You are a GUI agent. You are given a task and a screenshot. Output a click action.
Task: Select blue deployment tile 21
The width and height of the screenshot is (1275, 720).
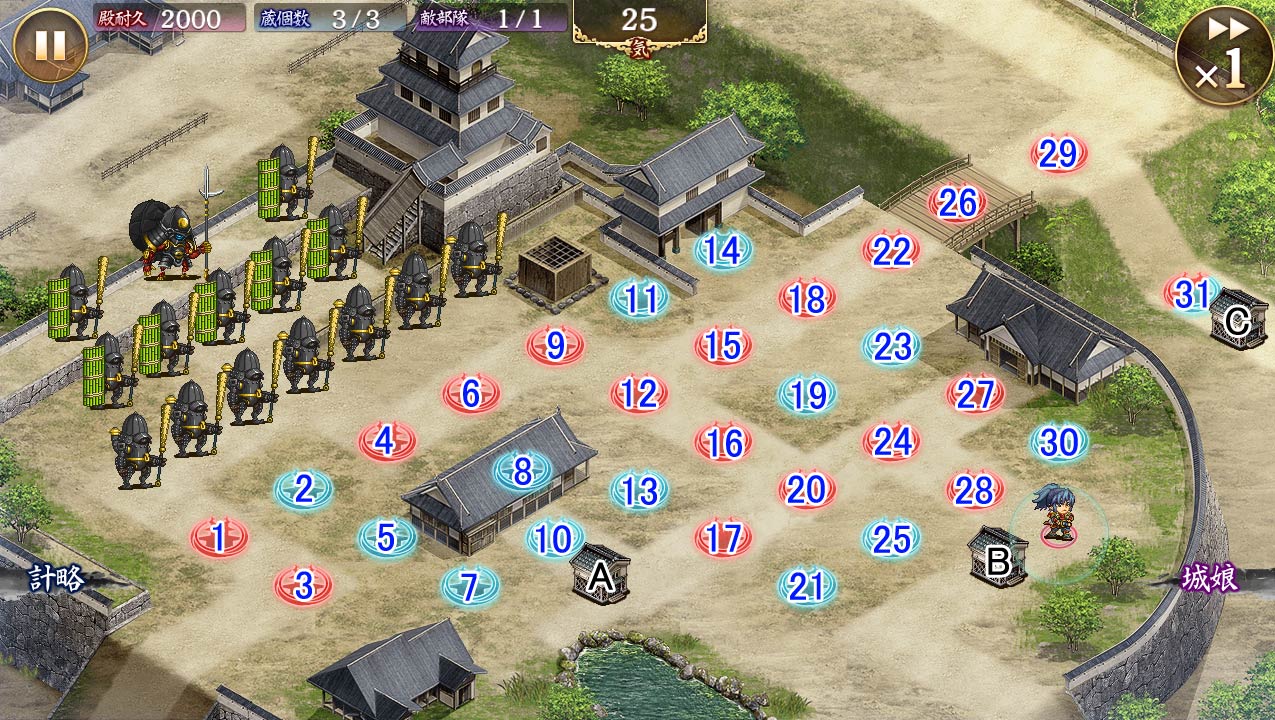tap(806, 586)
